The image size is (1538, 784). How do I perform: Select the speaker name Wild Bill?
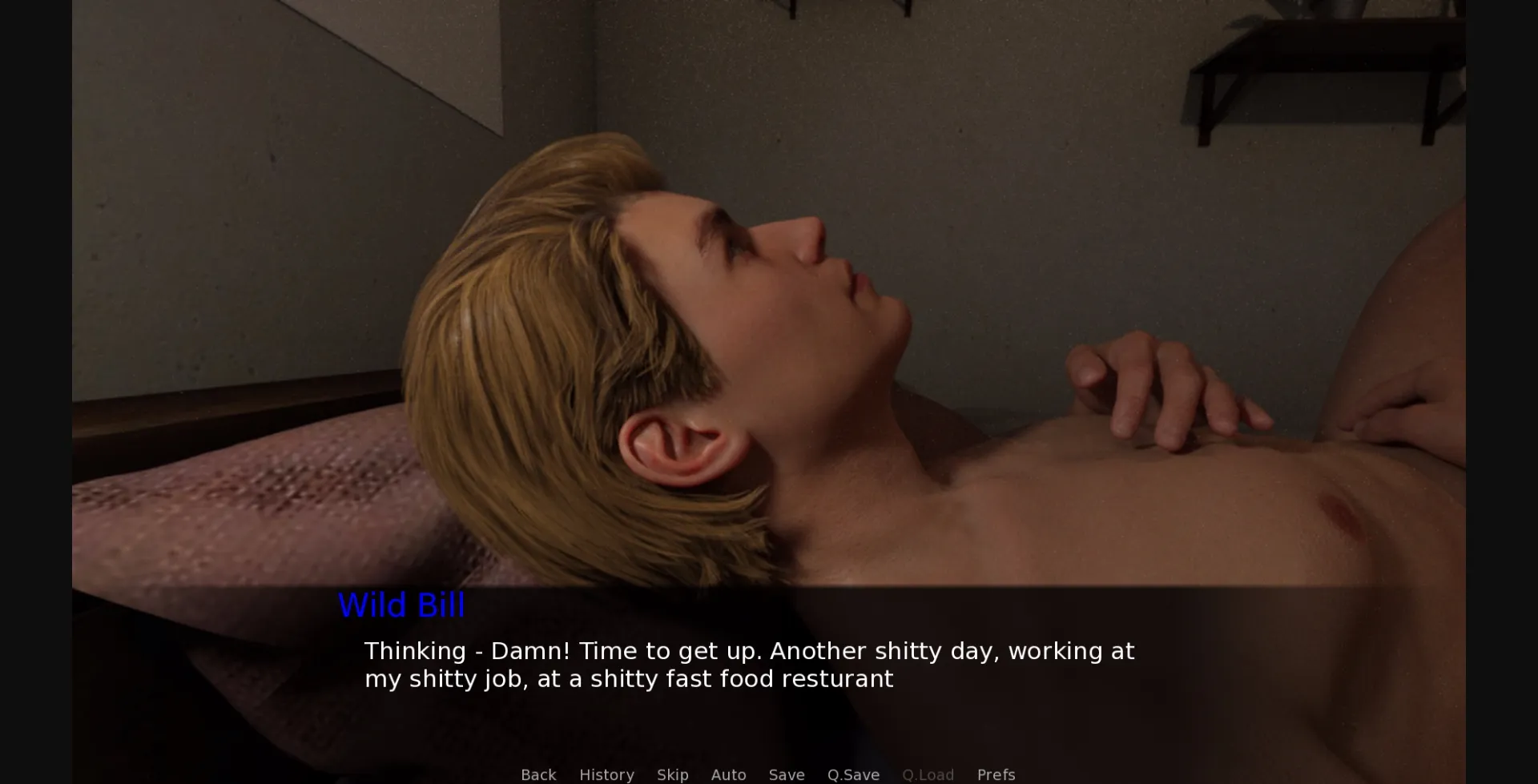pyautogui.click(x=402, y=605)
